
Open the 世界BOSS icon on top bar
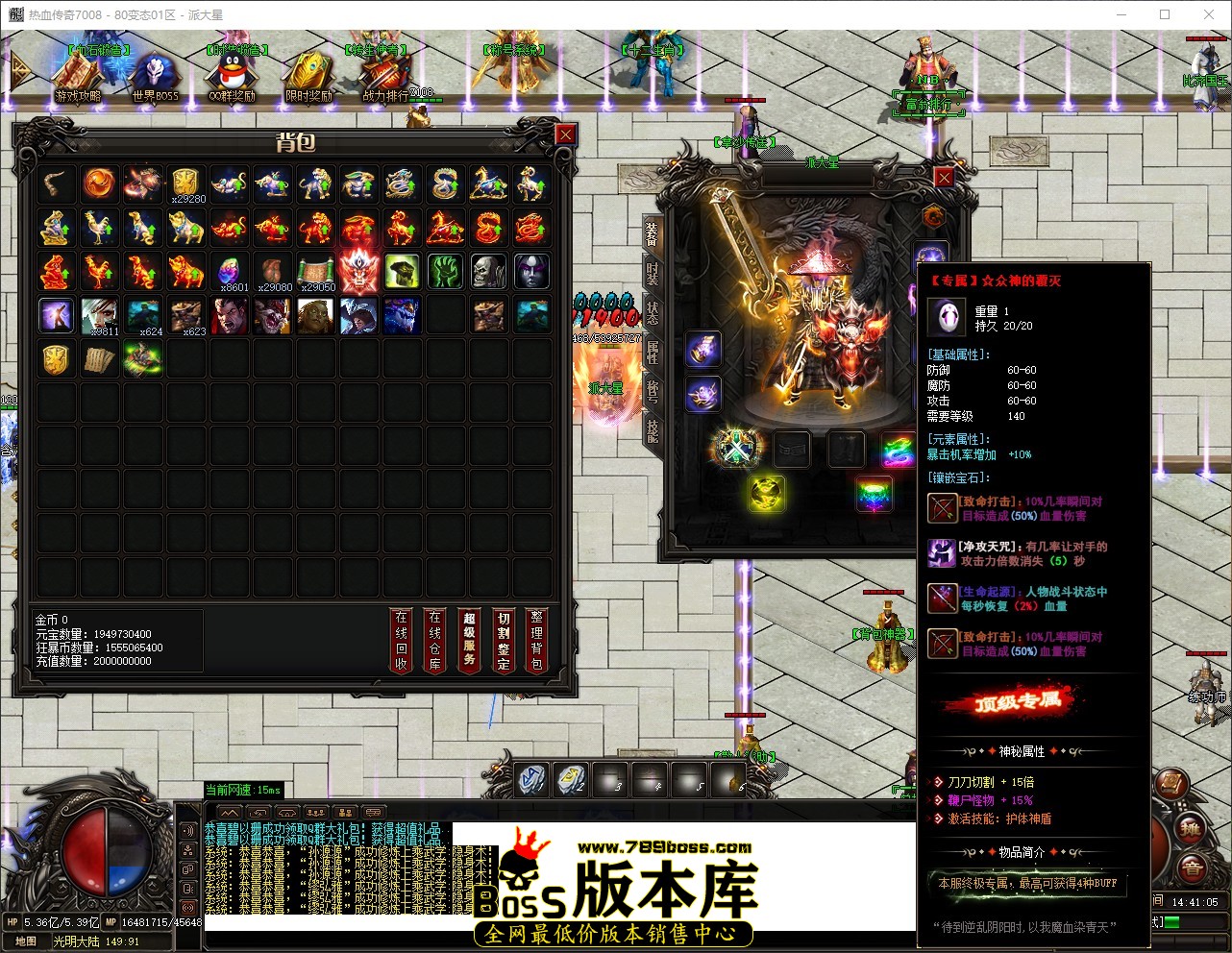[x=156, y=72]
